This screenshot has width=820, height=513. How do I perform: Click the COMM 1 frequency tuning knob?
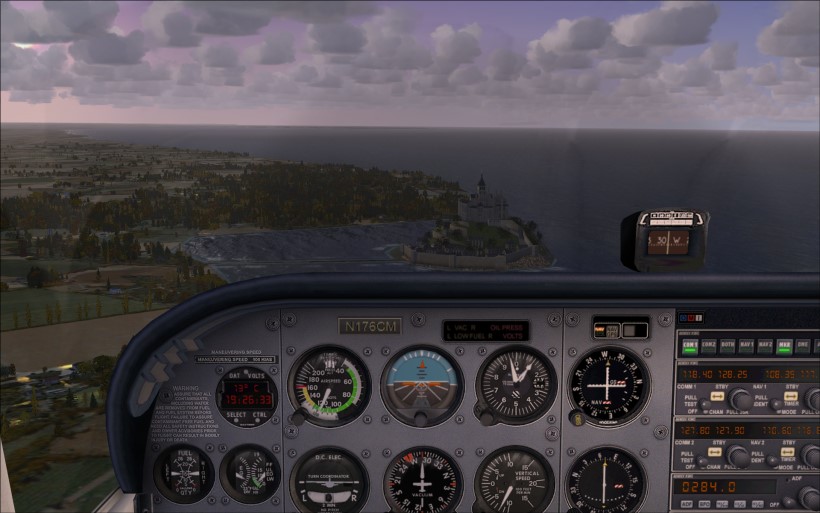tap(741, 399)
